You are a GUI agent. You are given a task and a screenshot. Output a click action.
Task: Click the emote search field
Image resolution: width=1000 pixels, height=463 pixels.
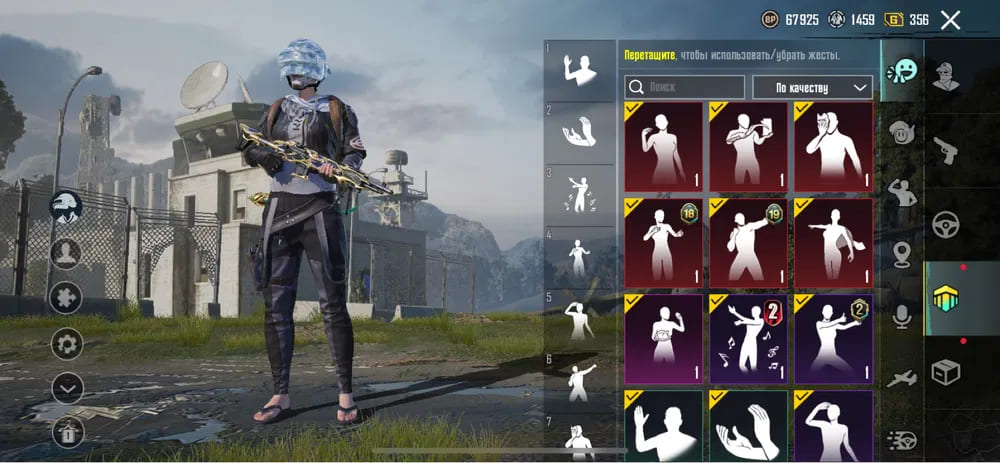(x=685, y=87)
